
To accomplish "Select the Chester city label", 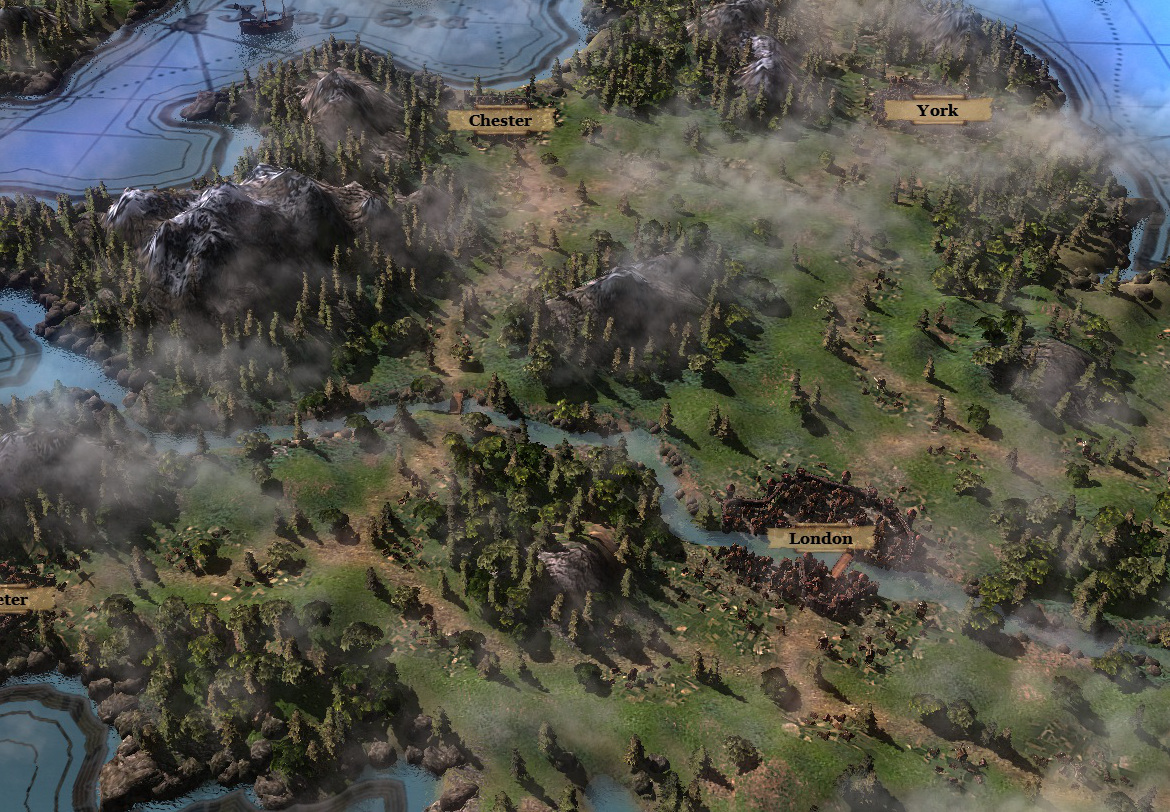I will (x=500, y=121).
